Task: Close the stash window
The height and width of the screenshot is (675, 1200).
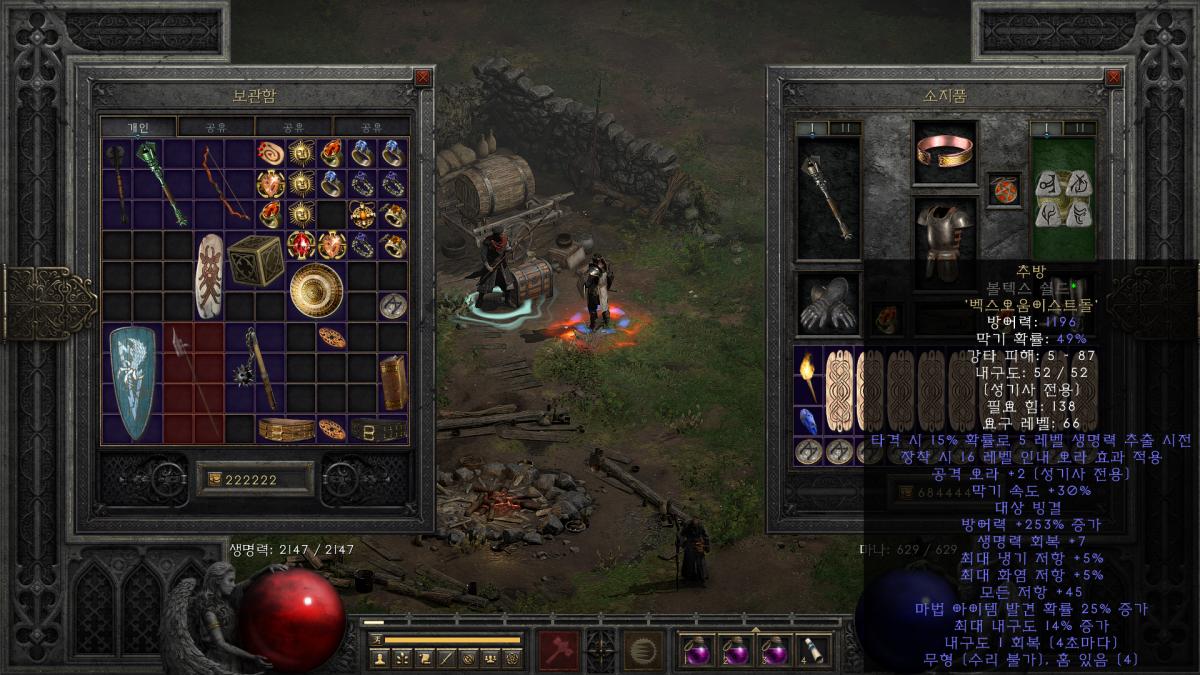Action: 422,77
